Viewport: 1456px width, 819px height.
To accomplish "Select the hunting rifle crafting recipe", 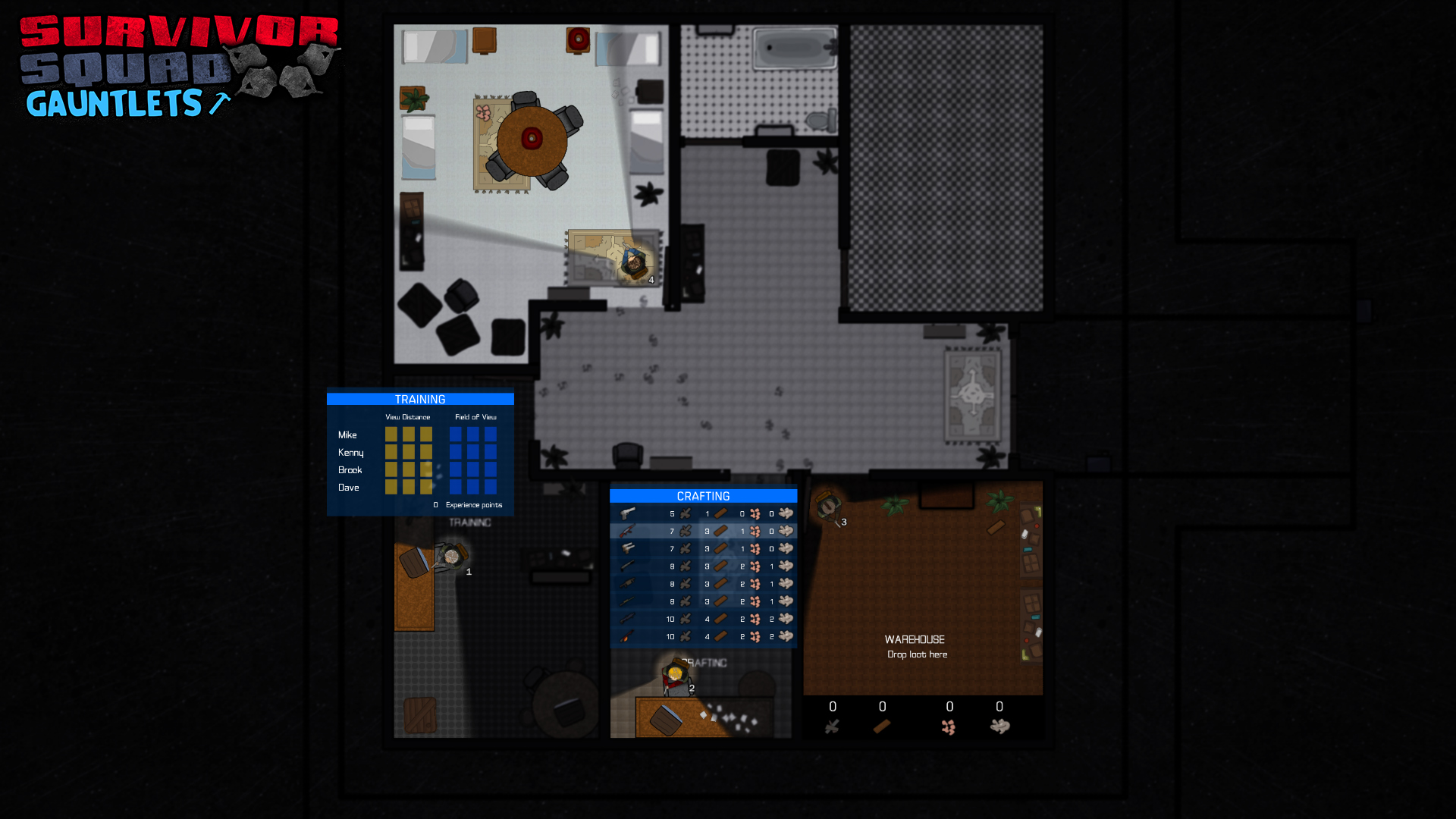I will [x=629, y=601].
